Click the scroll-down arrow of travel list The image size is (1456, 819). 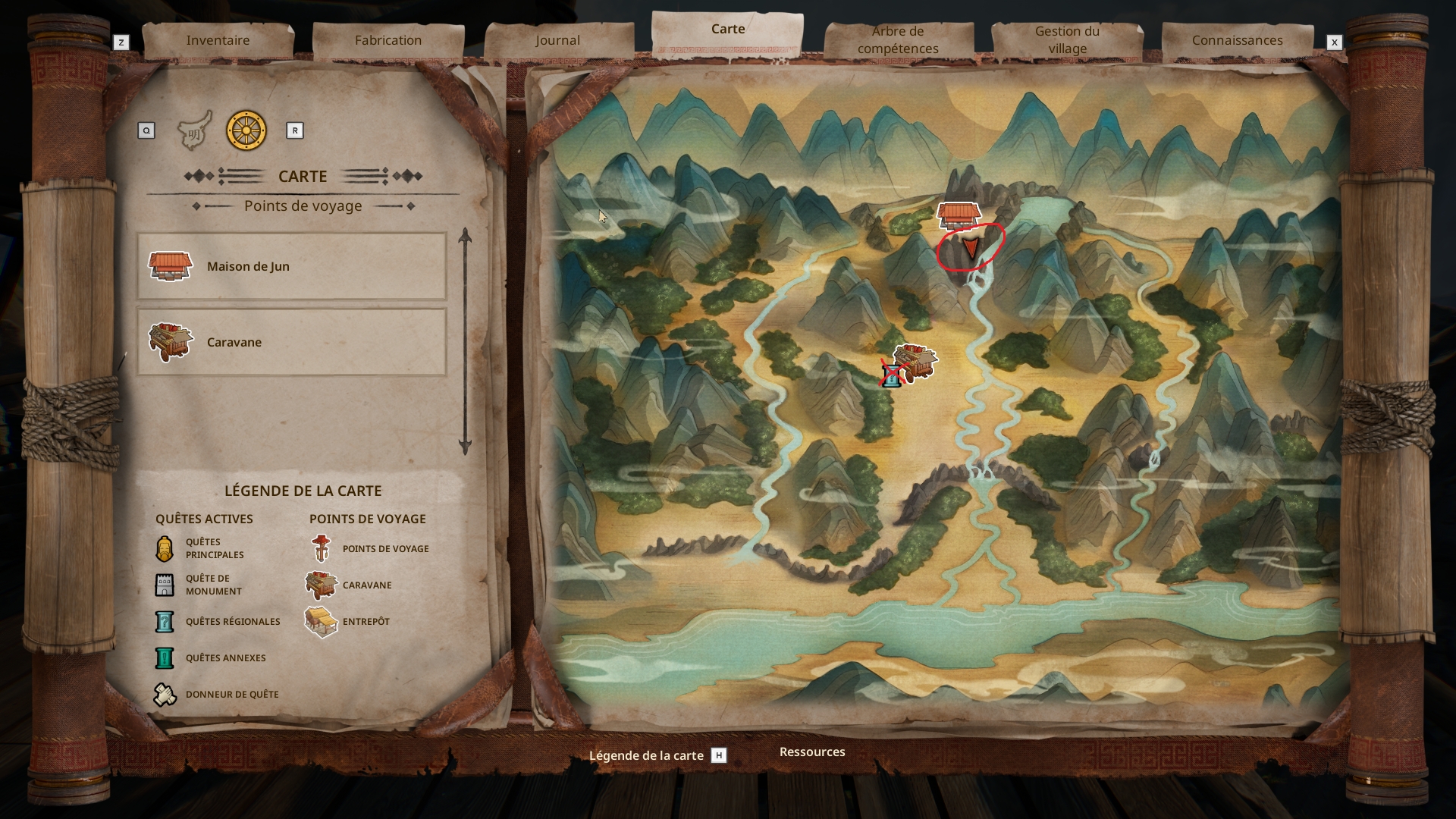coord(465,447)
